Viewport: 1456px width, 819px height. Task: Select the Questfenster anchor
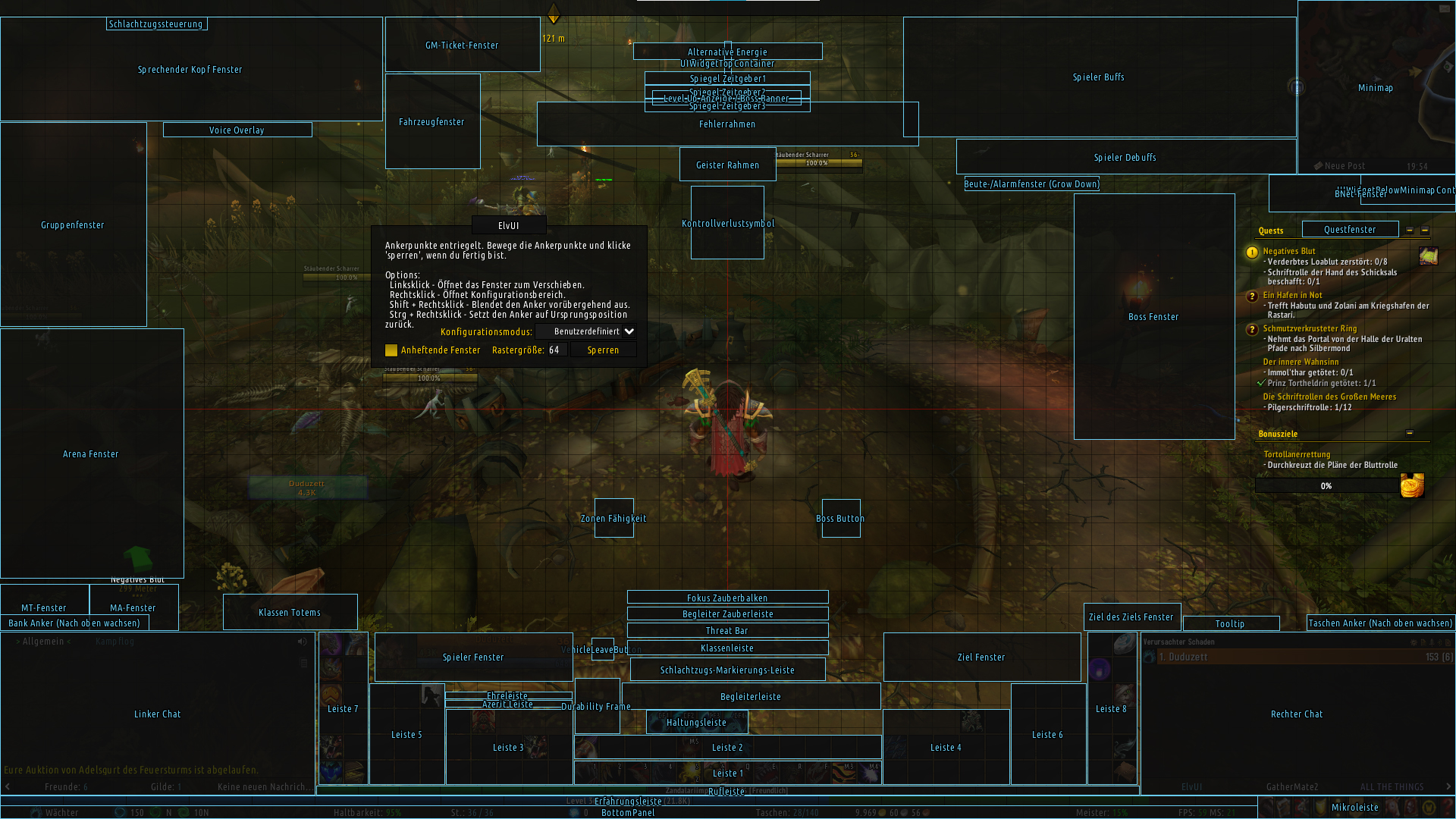click(1350, 229)
